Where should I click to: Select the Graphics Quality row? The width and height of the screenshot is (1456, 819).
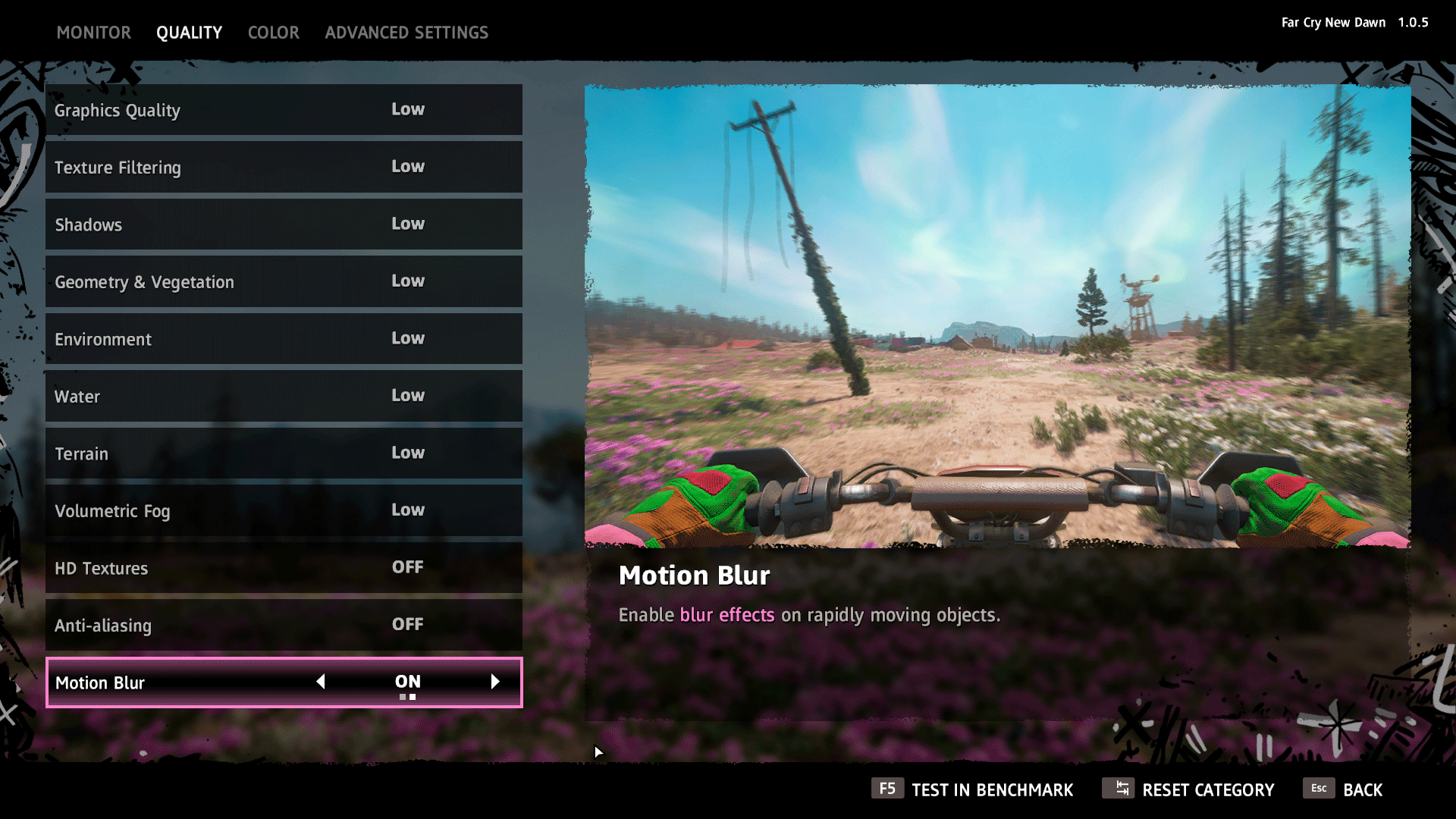coord(284,110)
